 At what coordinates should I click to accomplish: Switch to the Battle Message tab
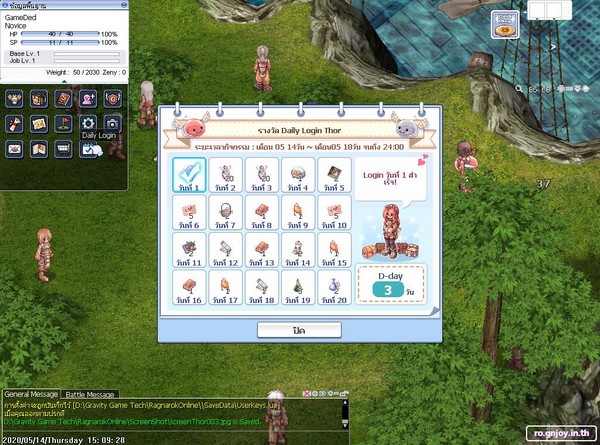coord(91,395)
